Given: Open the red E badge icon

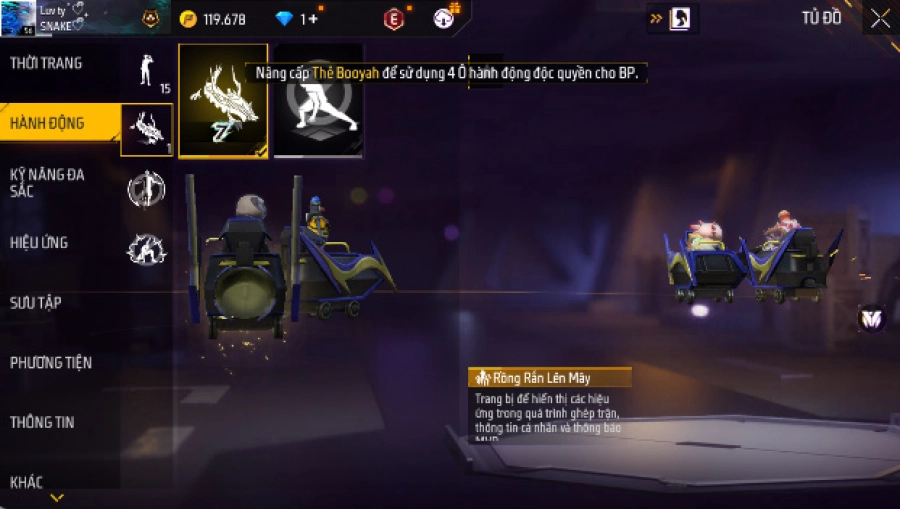Looking at the screenshot, I should pos(394,18).
